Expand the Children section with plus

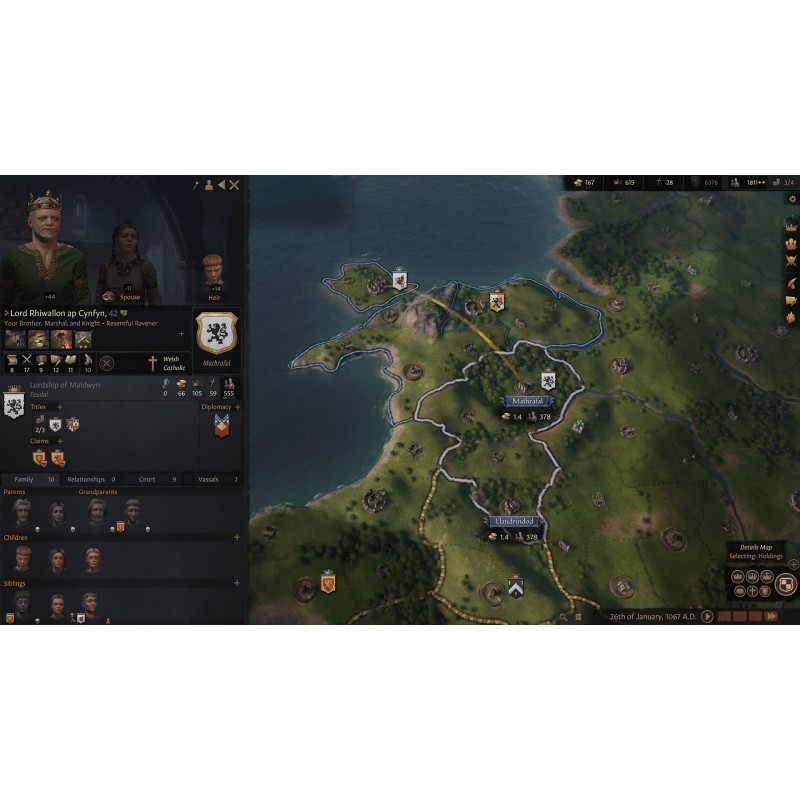click(237, 537)
